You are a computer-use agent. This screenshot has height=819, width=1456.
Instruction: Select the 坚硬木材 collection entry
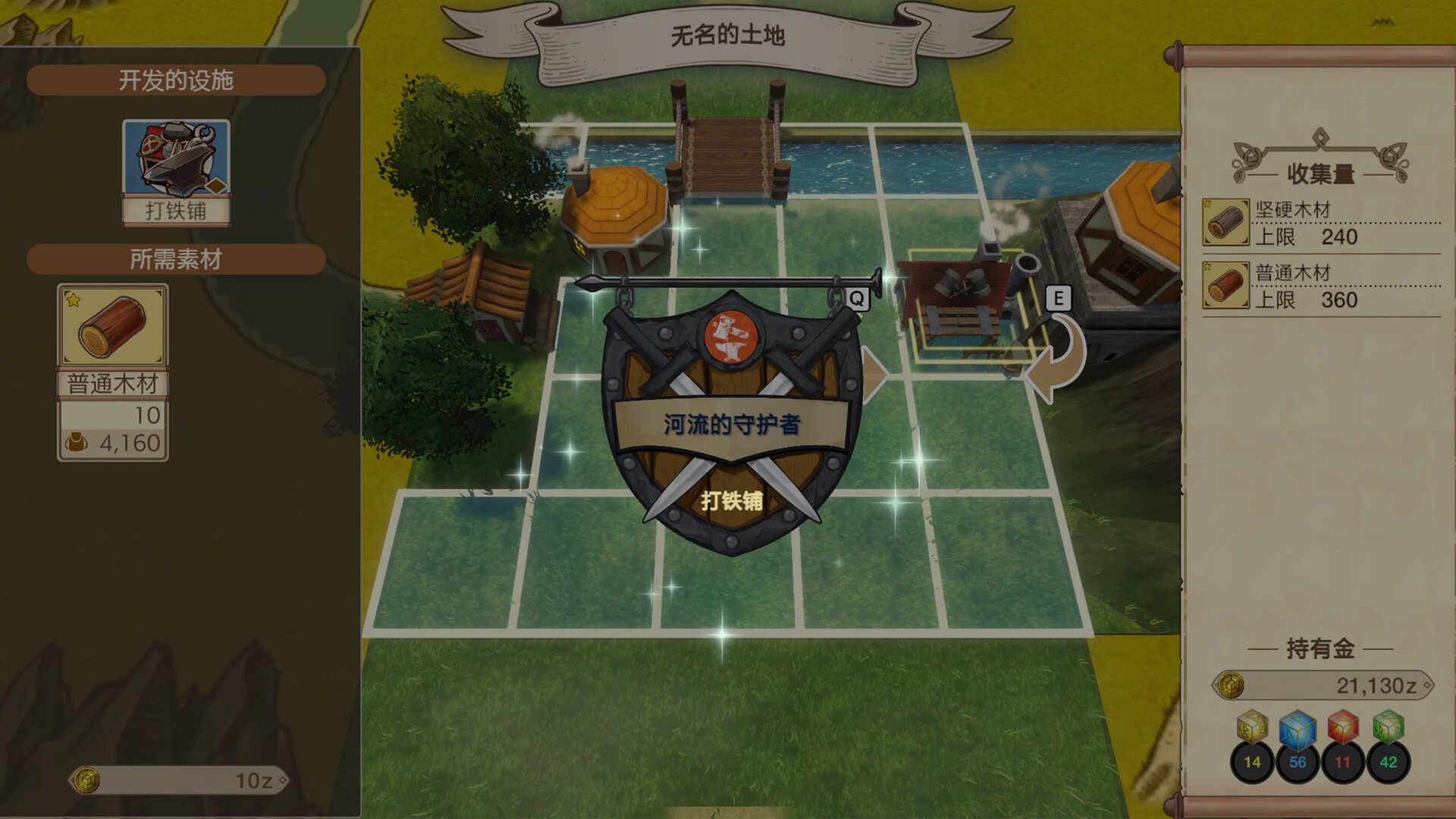tap(1321, 223)
